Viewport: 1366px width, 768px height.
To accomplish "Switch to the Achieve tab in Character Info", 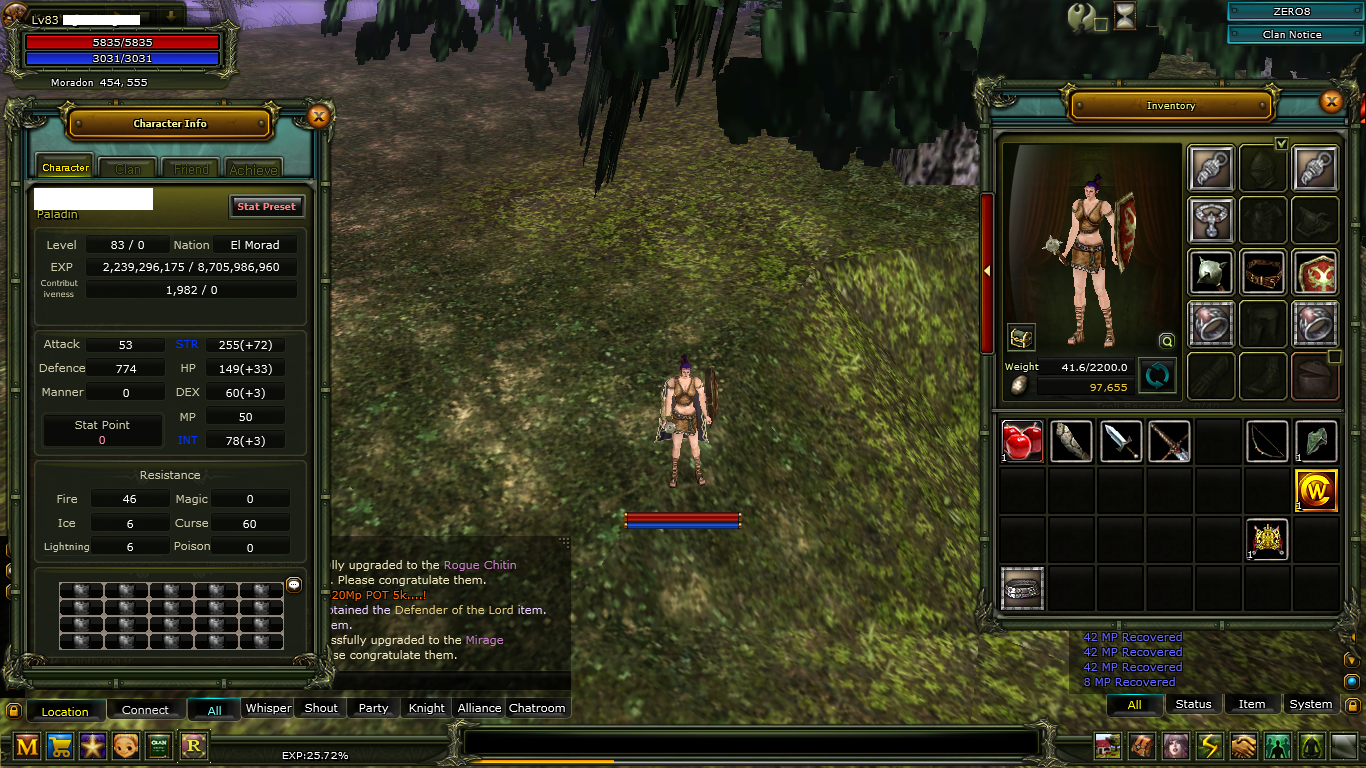I will (x=253, y=168).
